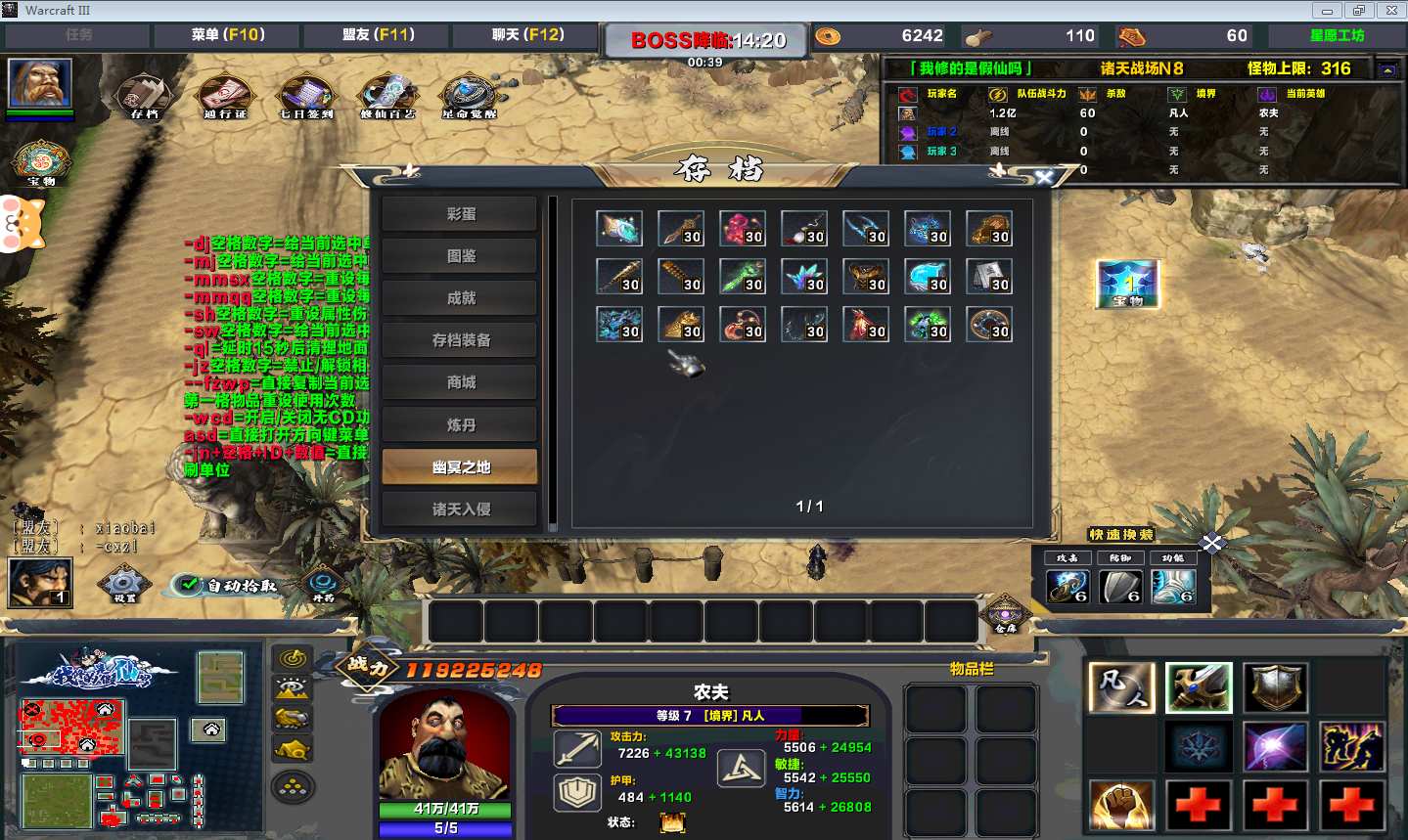The image size is (1408, 840).
Task: Click the 通行证 pass icon
Action: 225,96
